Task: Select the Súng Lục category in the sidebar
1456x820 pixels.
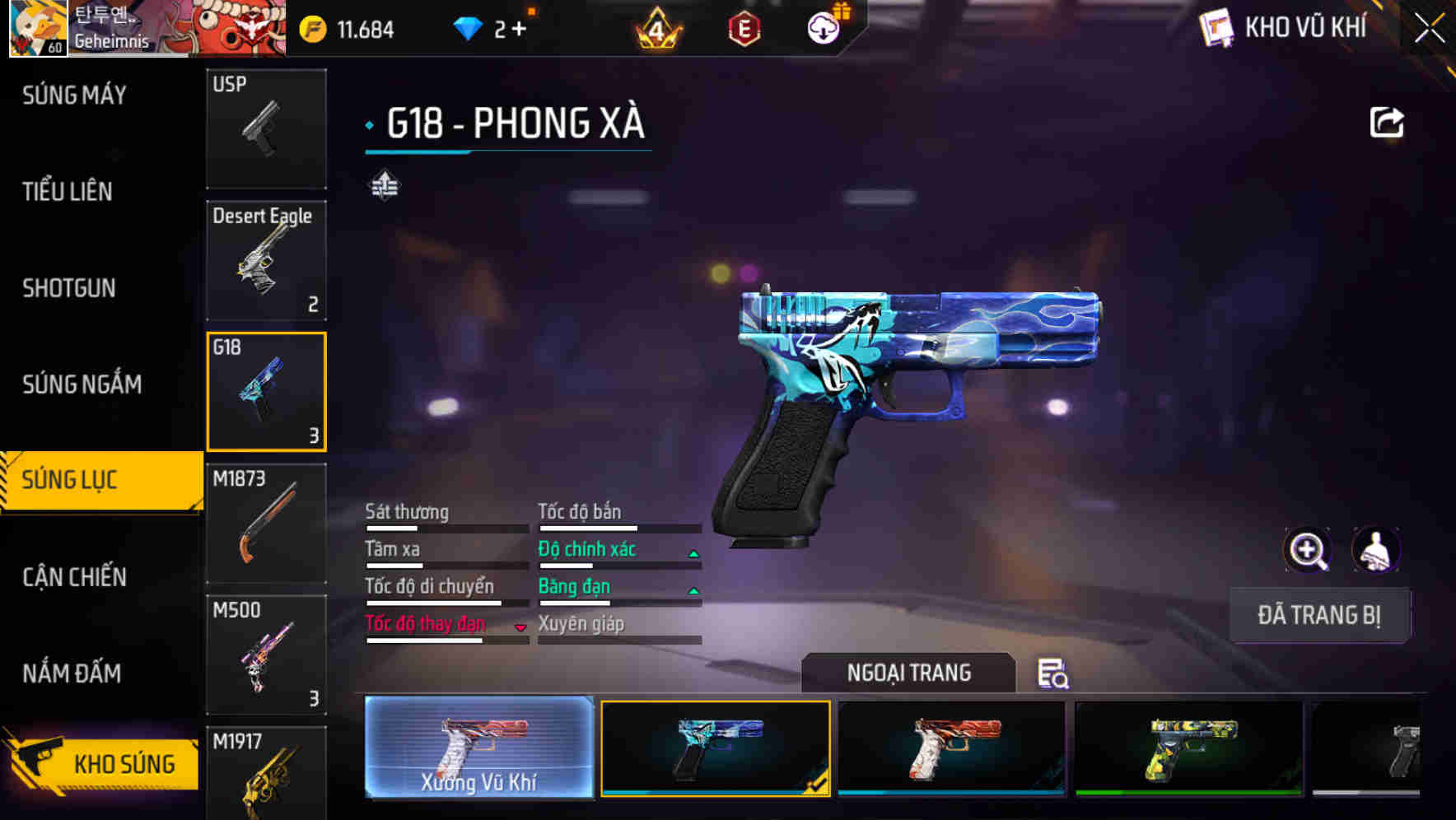Action: click(70, 479)
